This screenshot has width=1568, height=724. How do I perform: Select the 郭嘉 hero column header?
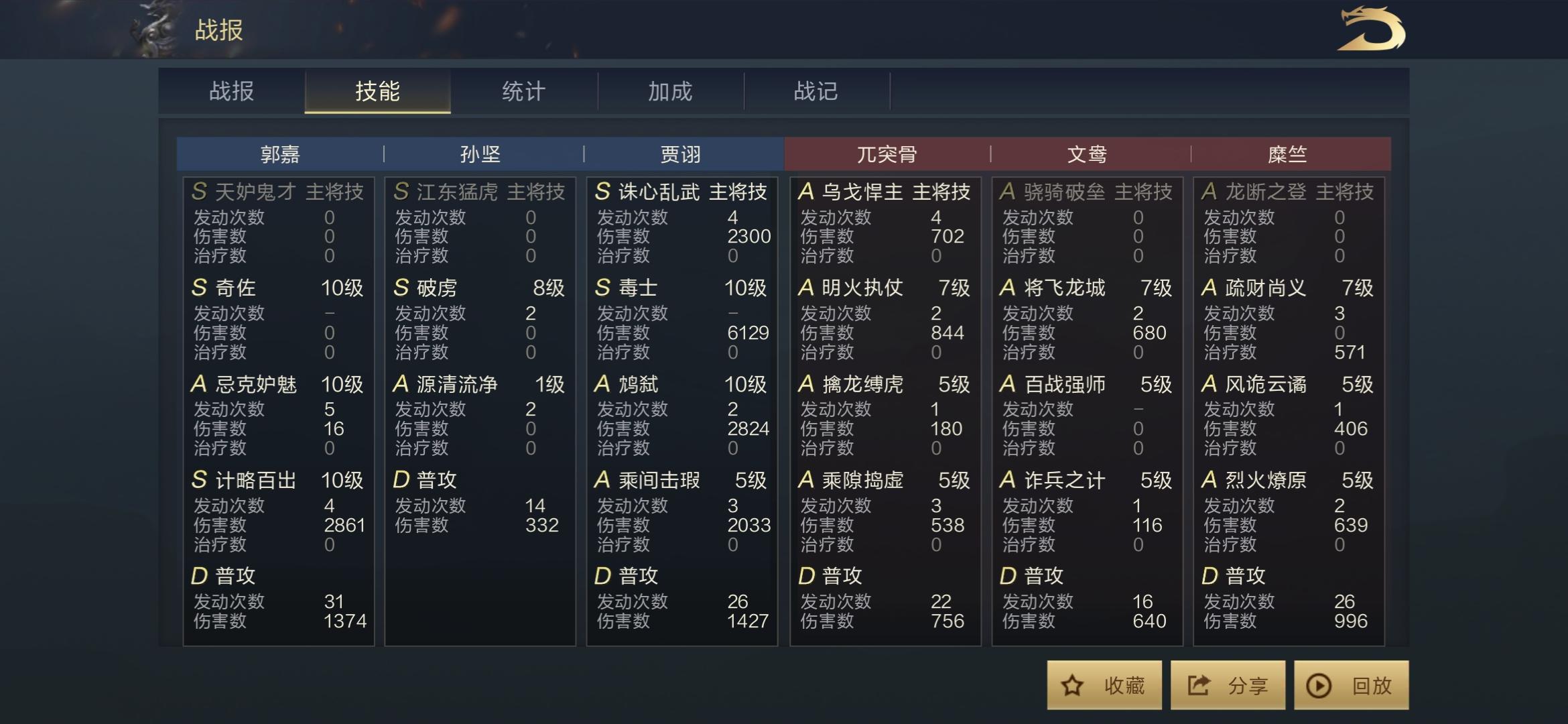tap(278, 154)
